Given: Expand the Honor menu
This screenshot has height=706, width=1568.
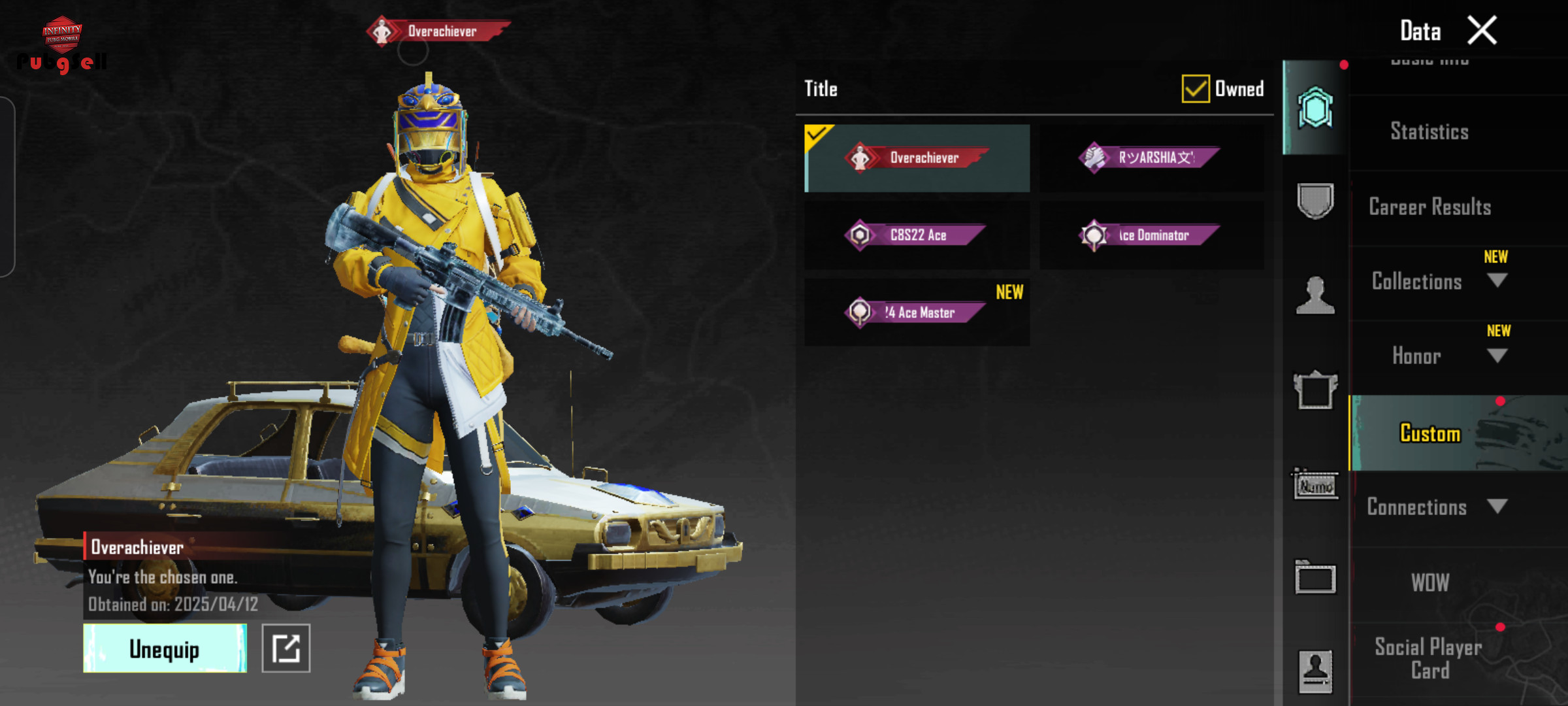Looking at the screenshot, I should click(x=1496, y=356).
